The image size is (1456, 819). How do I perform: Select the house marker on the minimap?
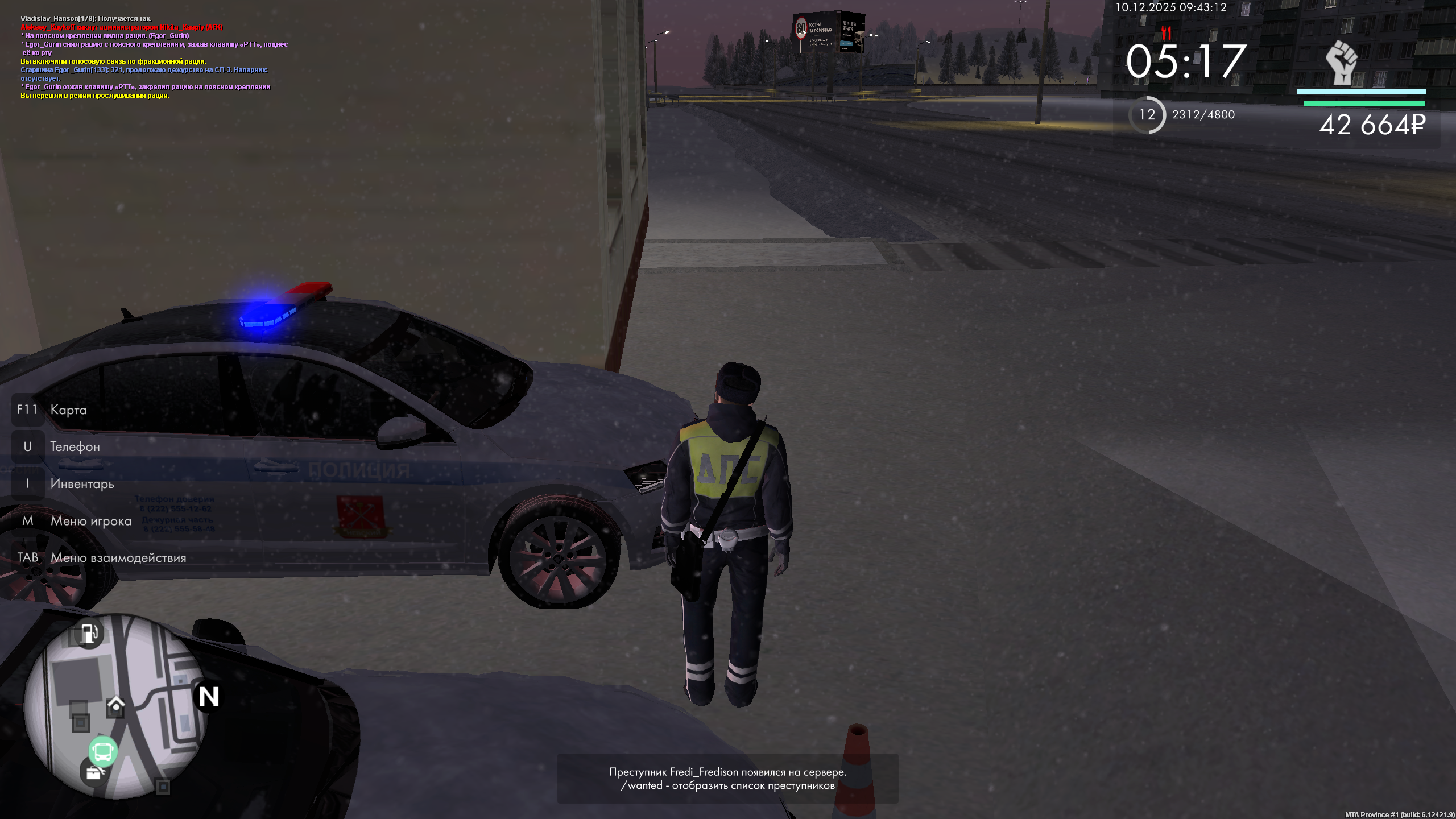click(116, 706)
